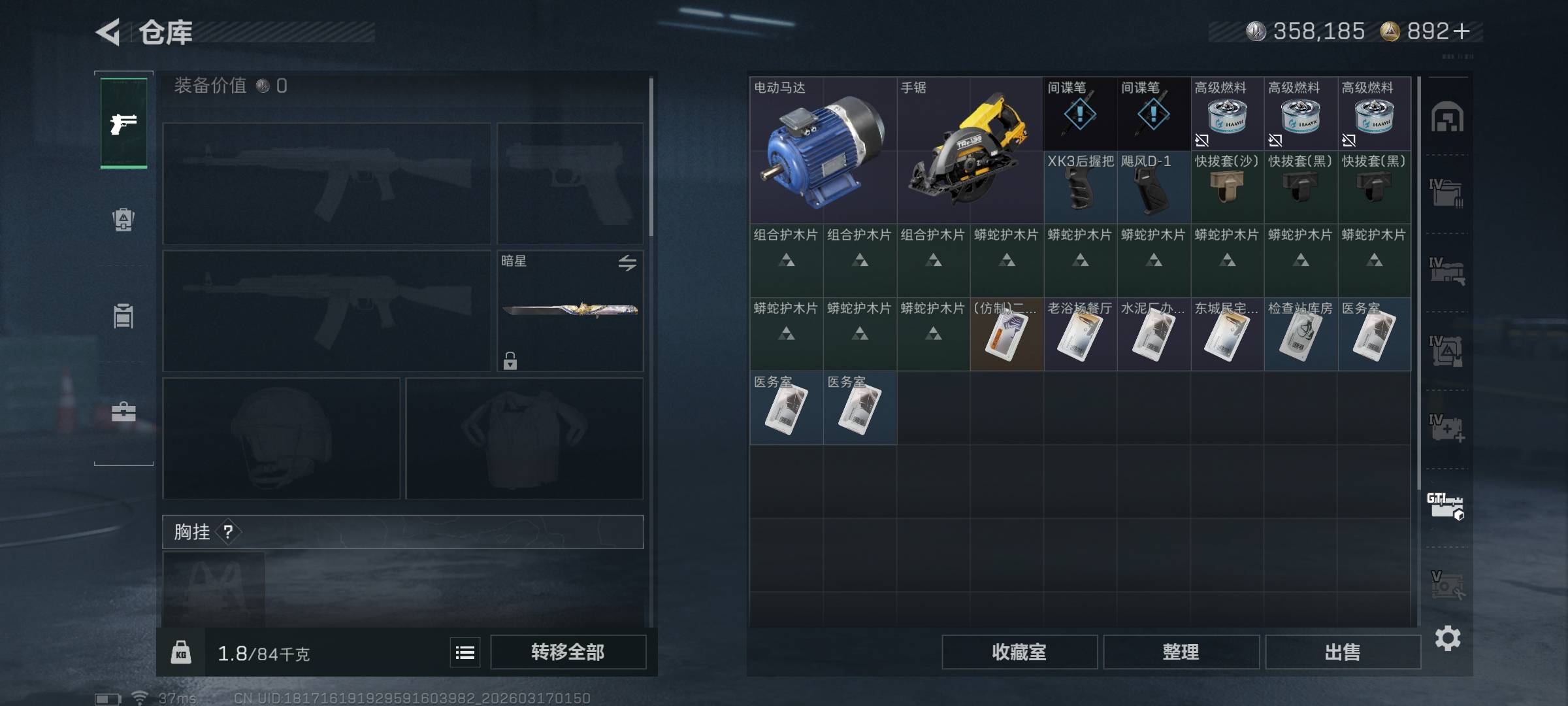Click 整理 to sort the warehouse

[x=1181, y=652]
